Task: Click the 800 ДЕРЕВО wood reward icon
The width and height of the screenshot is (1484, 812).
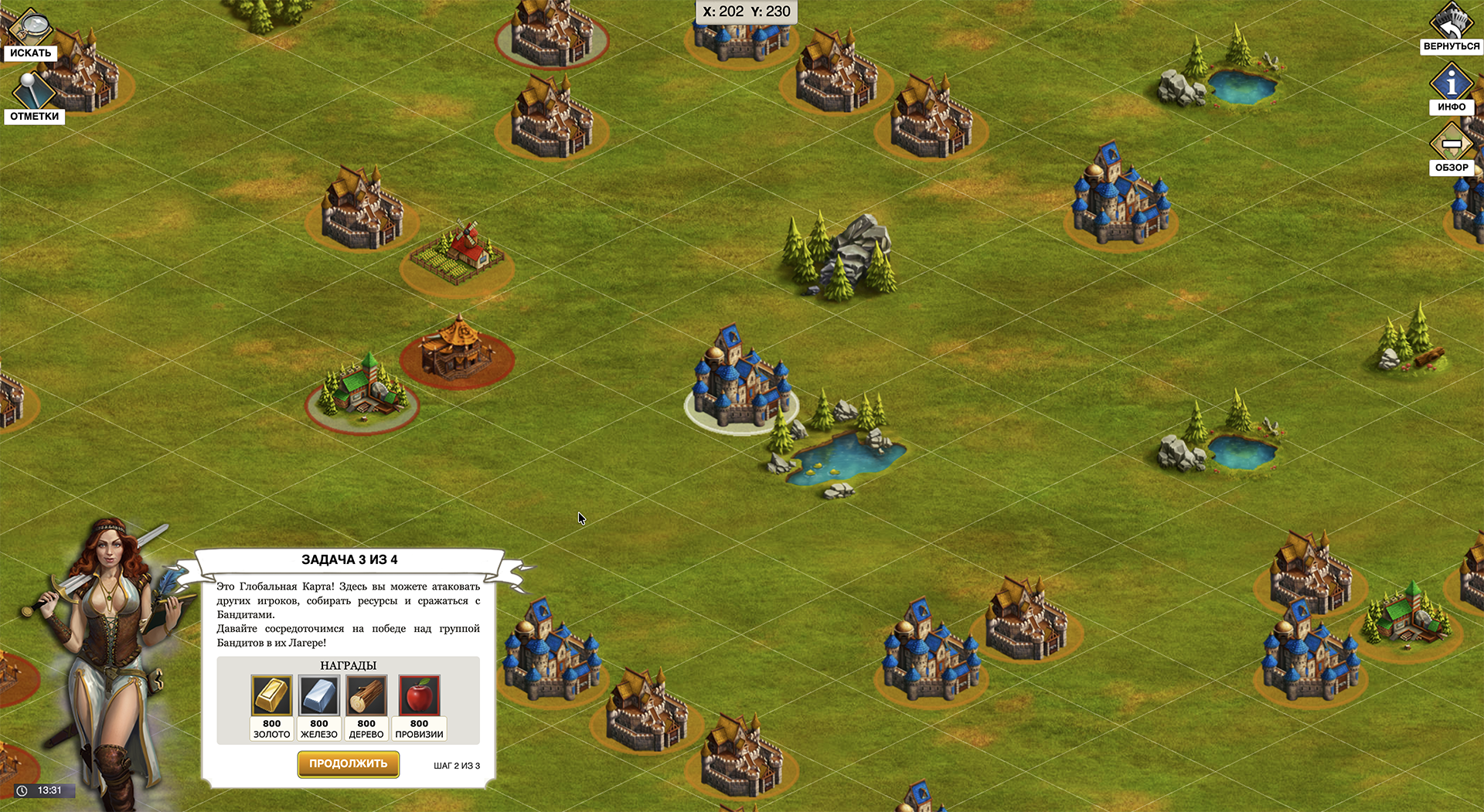Action: click(366, 696)
